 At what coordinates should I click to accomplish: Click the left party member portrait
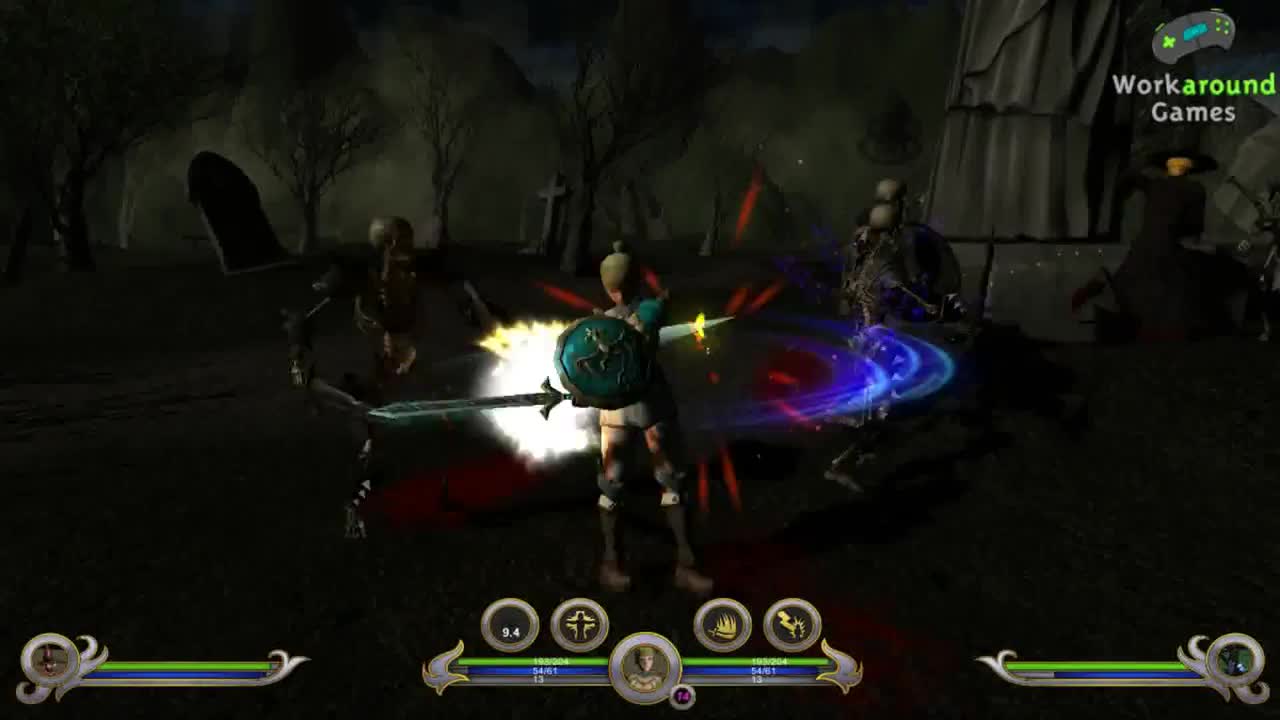(50, 661)
